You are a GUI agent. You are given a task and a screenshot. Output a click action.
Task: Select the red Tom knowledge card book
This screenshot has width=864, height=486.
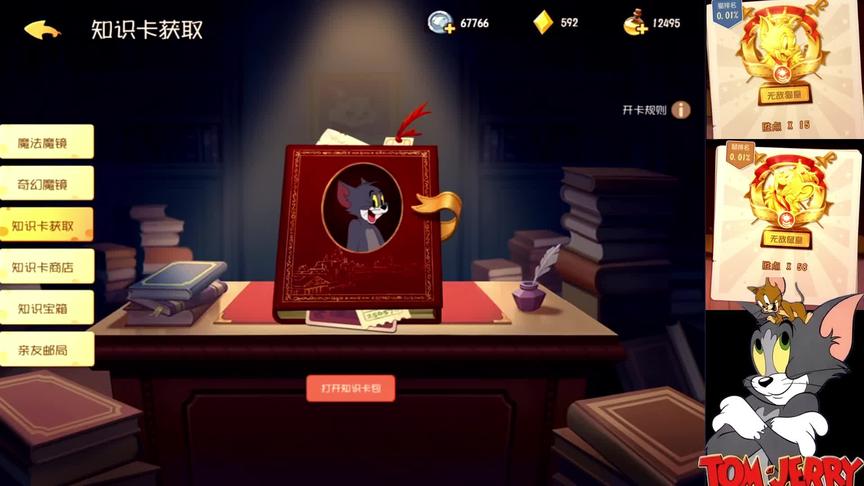(x=361, y=232)
